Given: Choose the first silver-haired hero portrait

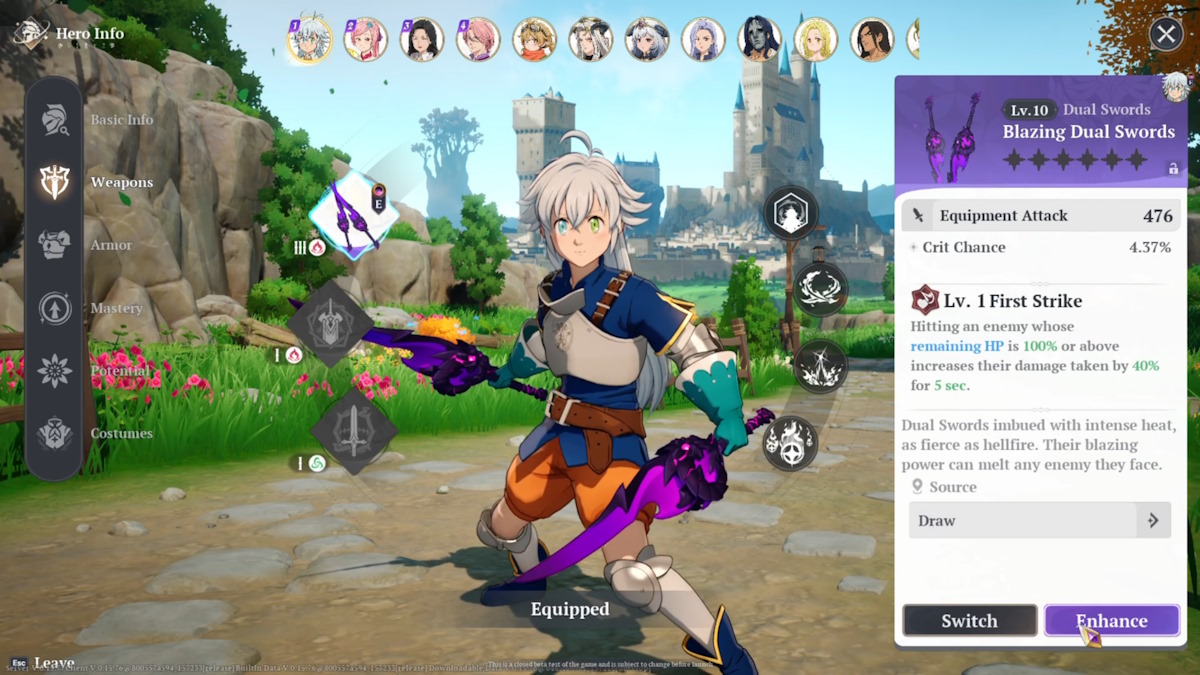Looking at the screenshot, I should pos(309,40).
